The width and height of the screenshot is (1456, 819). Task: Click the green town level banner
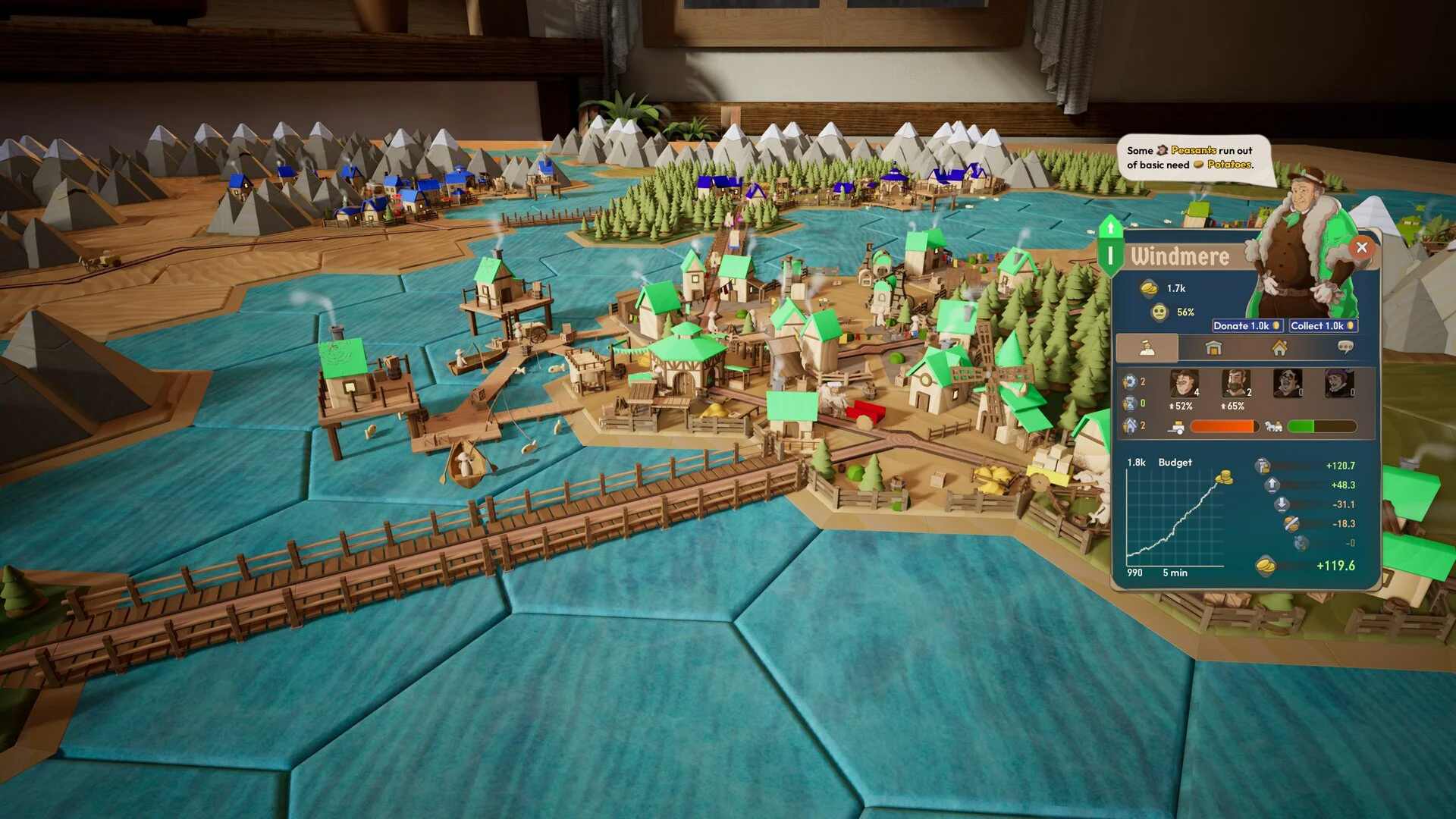point(1110,248)
